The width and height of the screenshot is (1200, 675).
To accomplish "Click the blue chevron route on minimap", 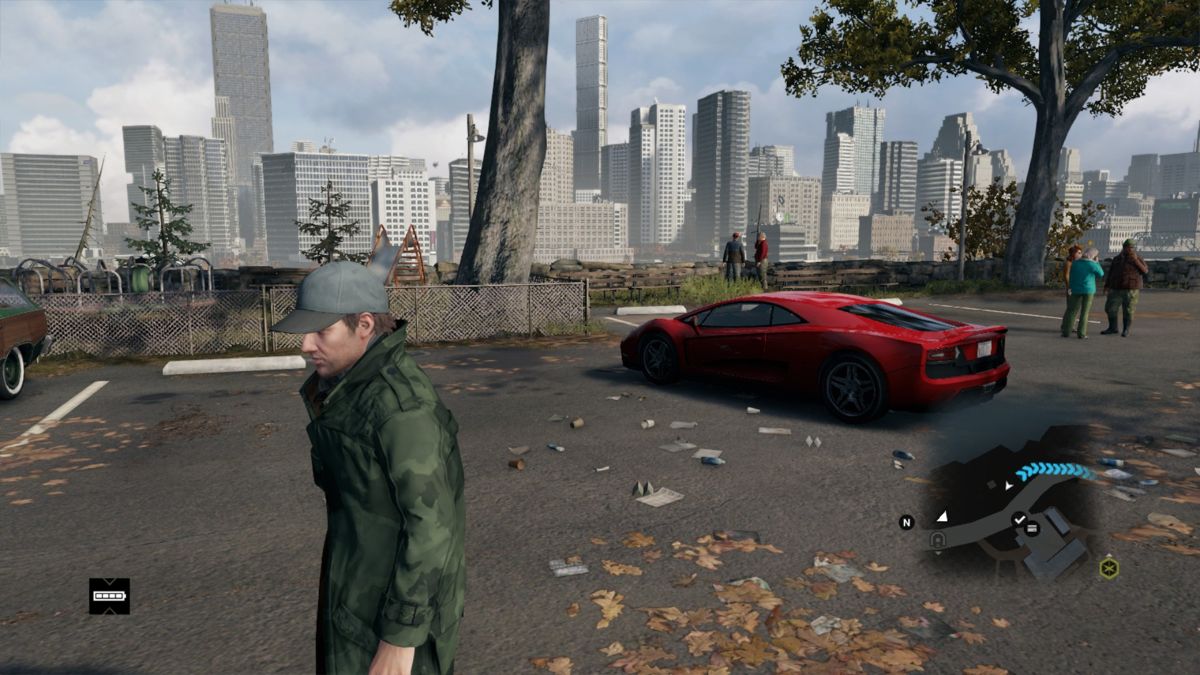I will (x=1055, y=471).
